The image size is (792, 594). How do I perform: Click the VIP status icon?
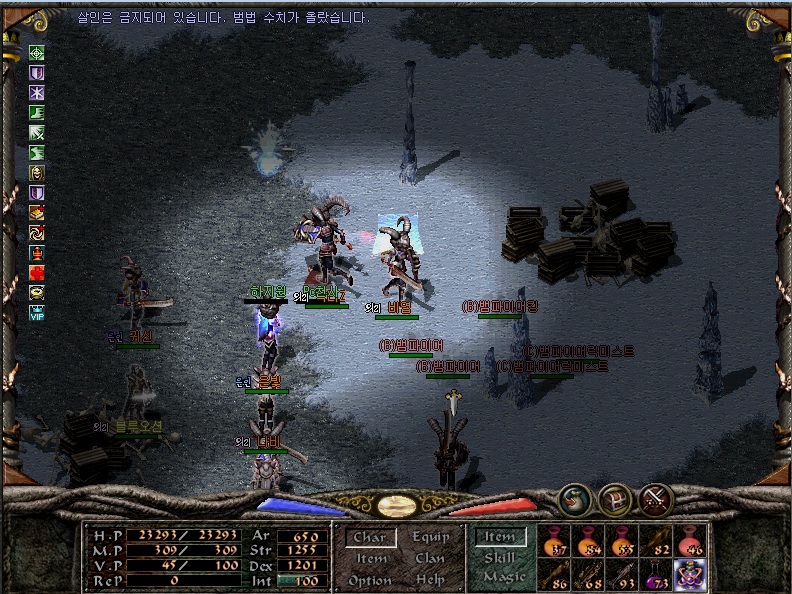pos(38,311)
